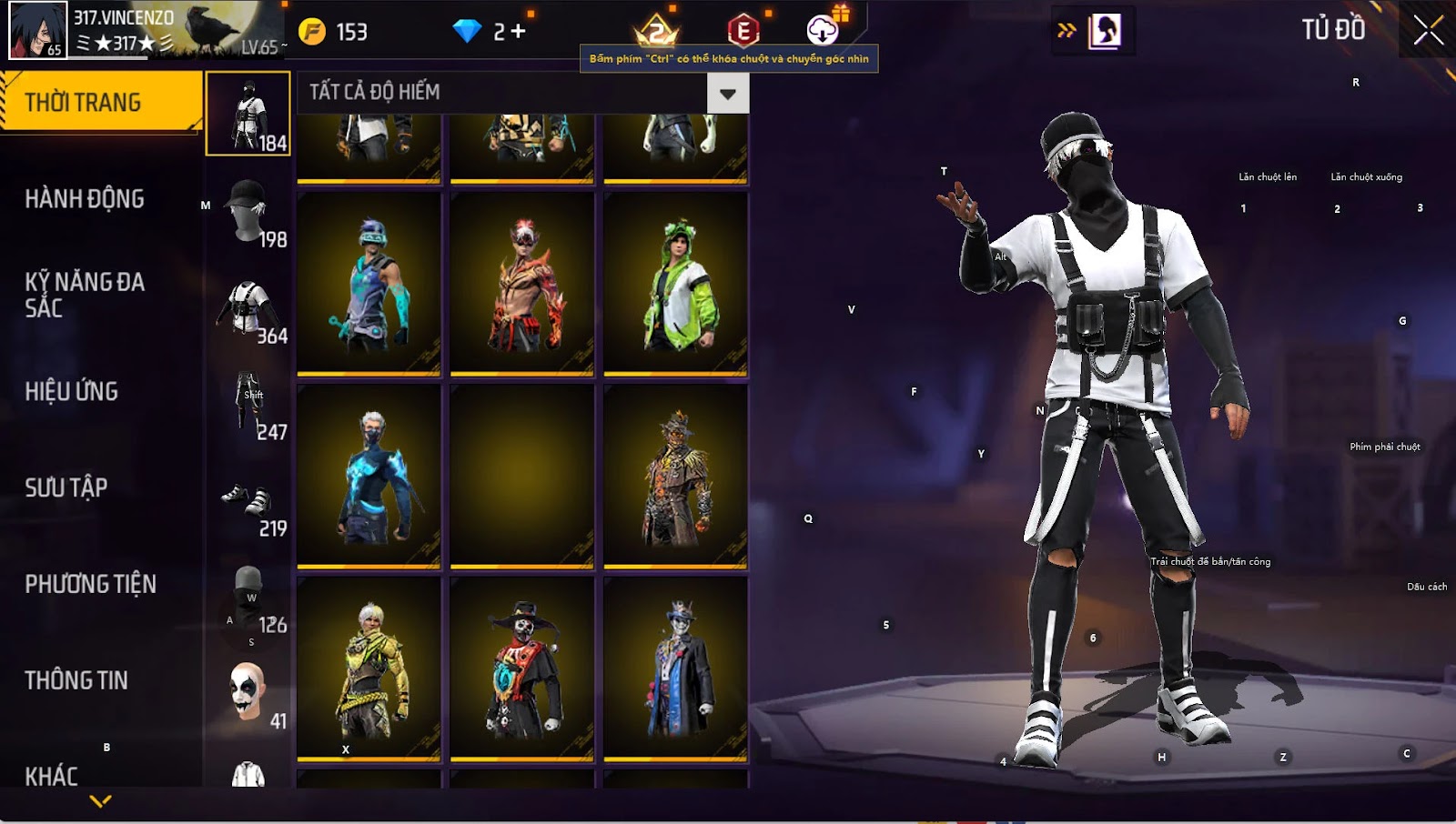Select the scarecrow costume
This screenshot has width=1456, height=824.
point(676,476)
